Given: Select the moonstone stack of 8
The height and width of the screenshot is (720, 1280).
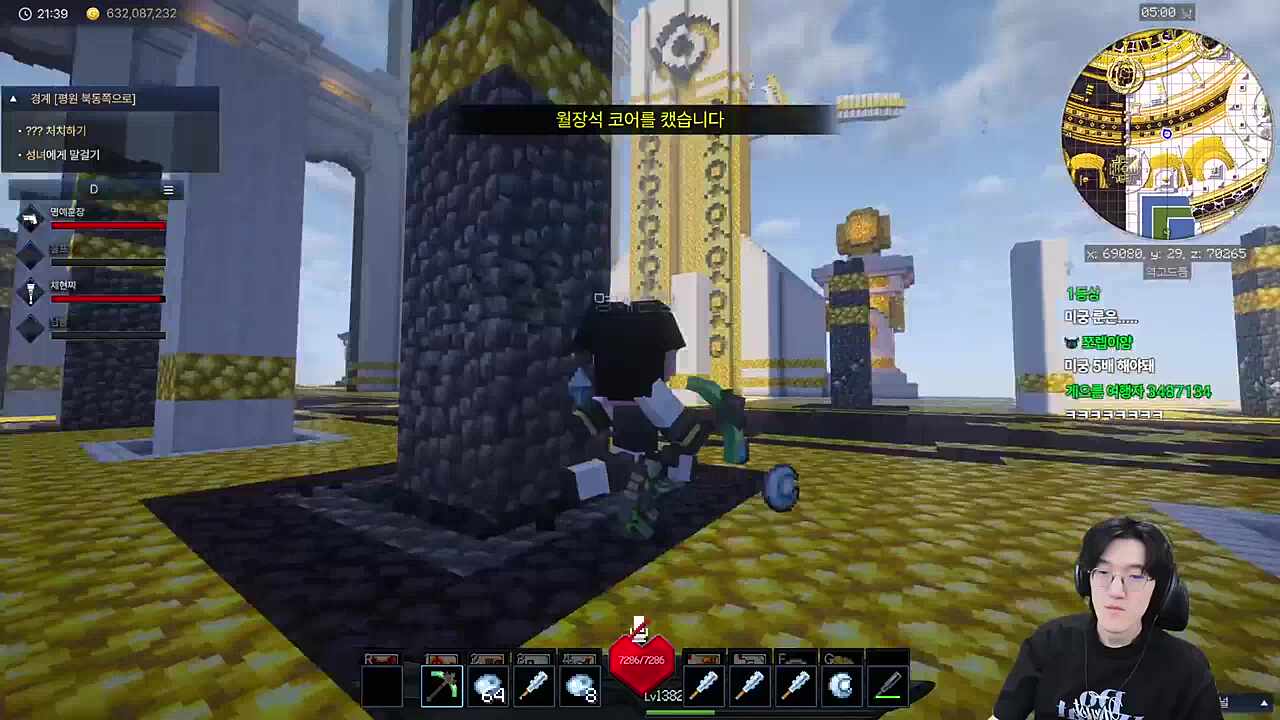Looking at the screenshot, I should coord(580,686).
